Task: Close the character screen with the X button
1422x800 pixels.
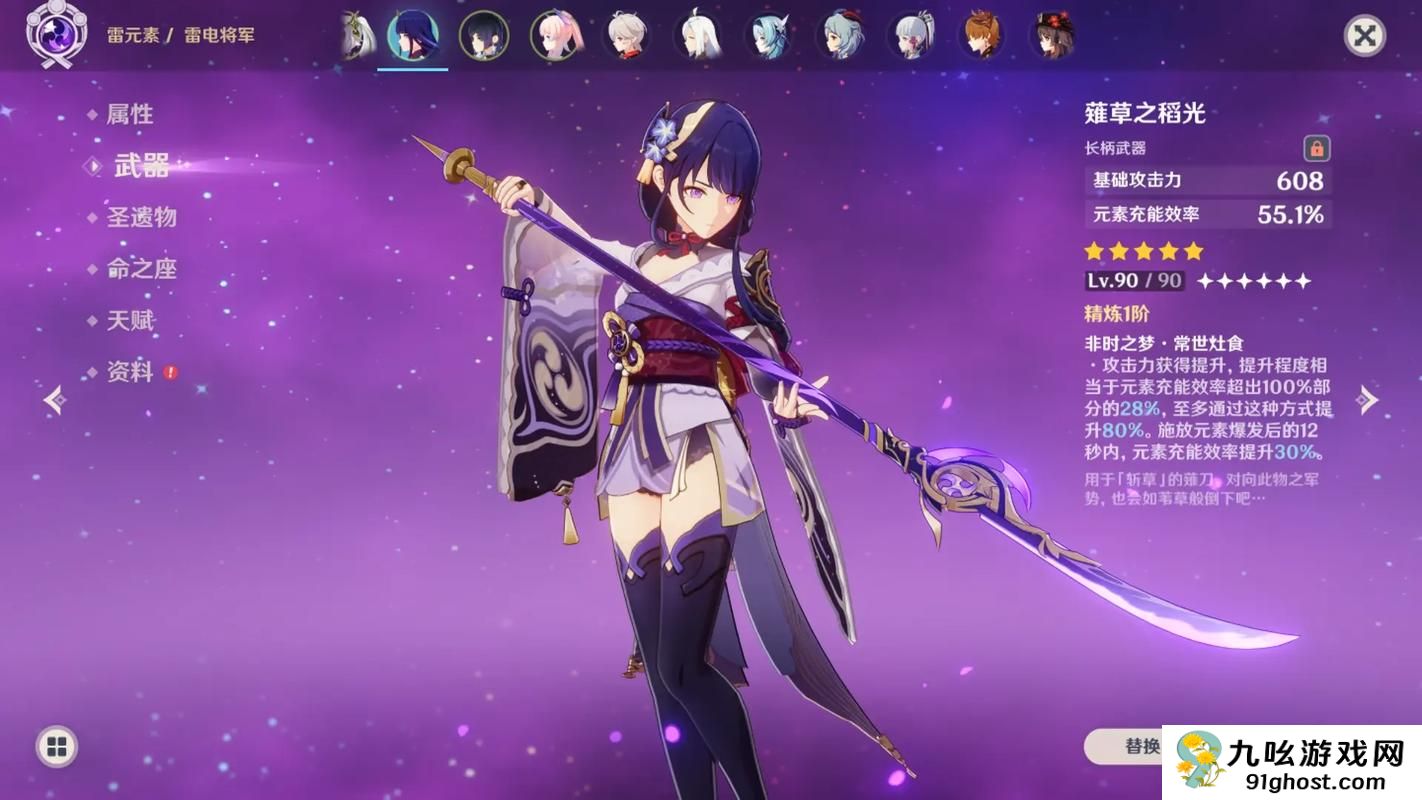Action: 1364,36
